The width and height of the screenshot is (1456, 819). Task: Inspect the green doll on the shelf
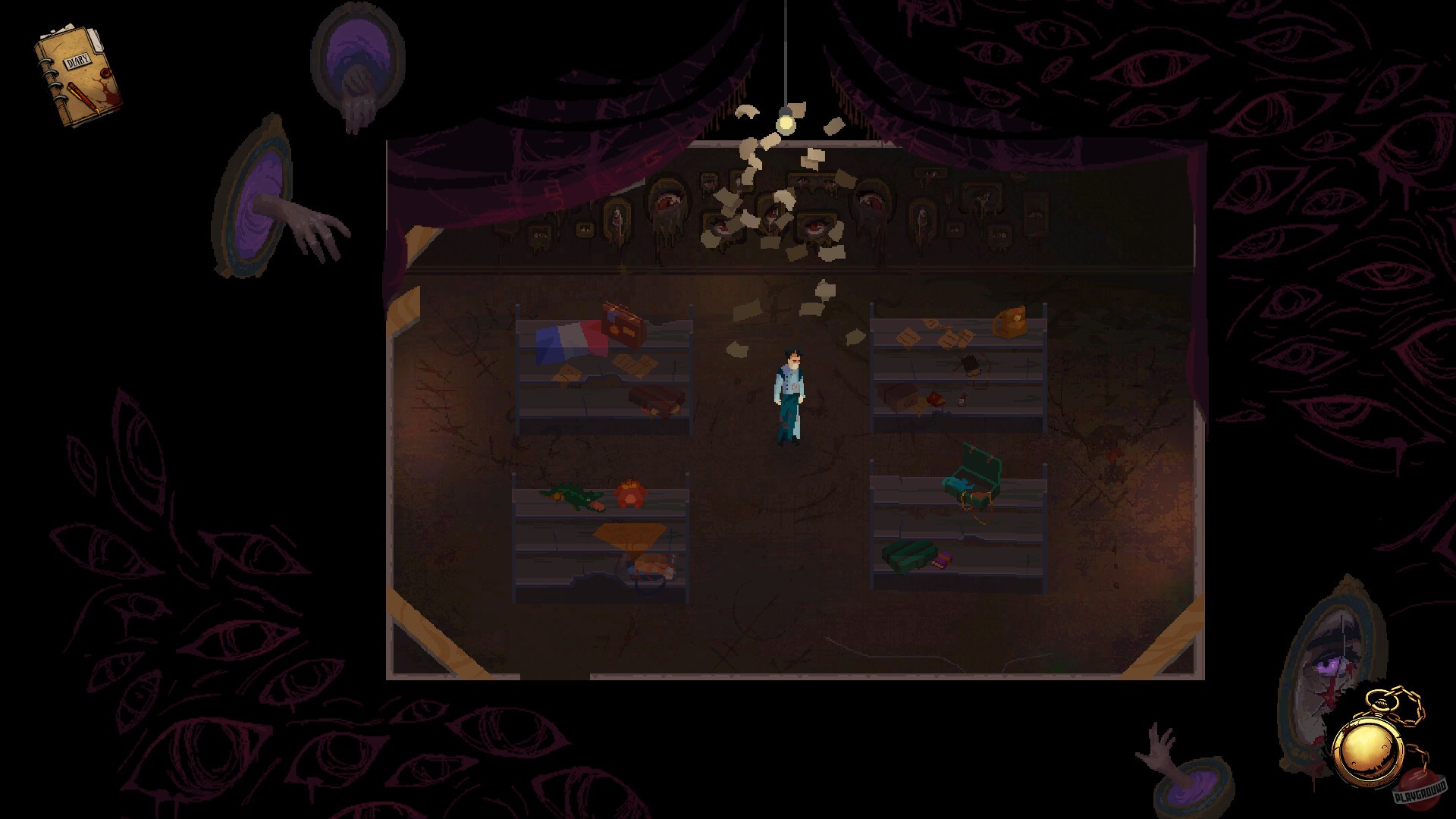(x=573, y=497)
